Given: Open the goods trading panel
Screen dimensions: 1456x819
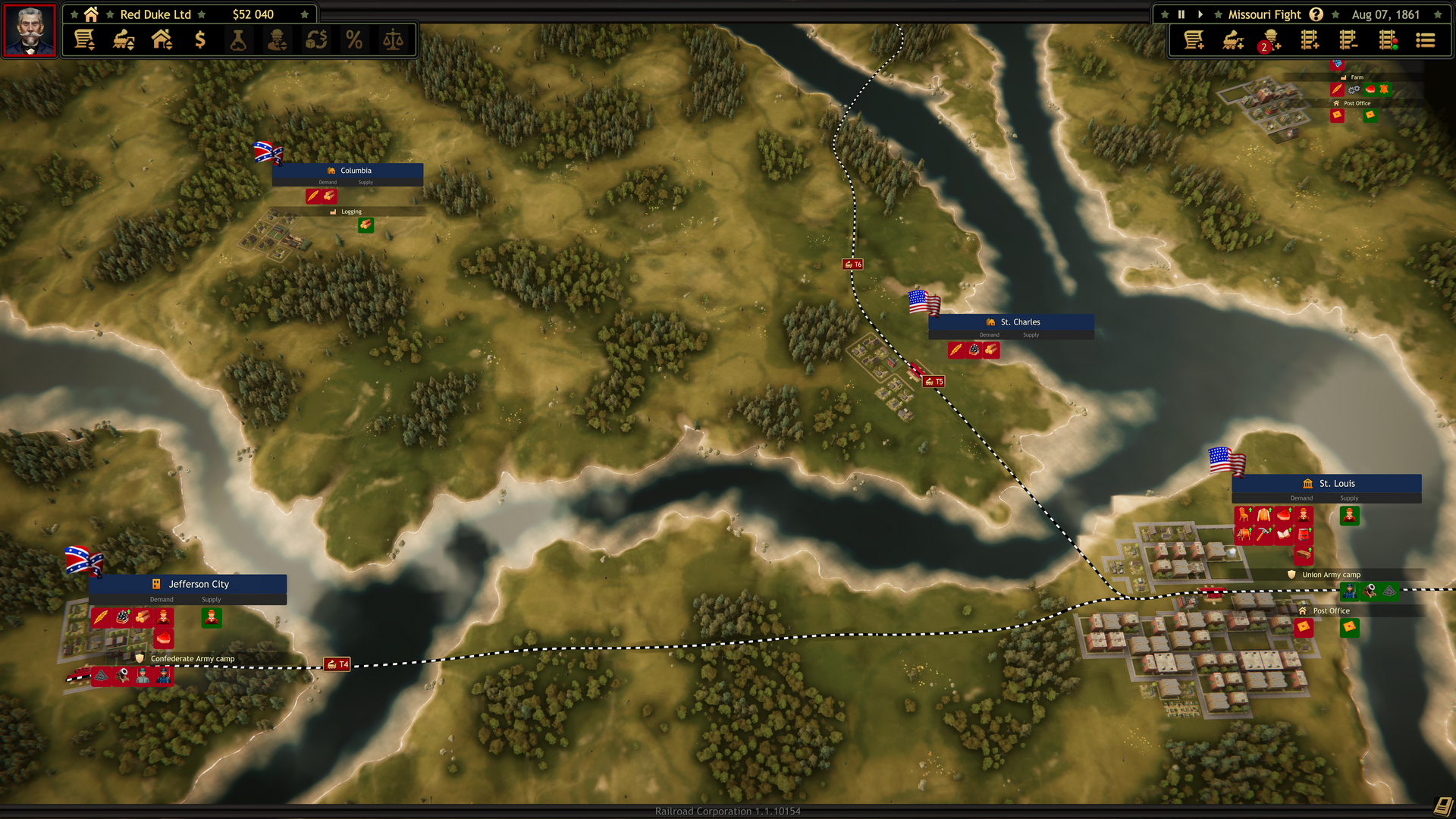Looking at the screenshot, I should point(316,40).
